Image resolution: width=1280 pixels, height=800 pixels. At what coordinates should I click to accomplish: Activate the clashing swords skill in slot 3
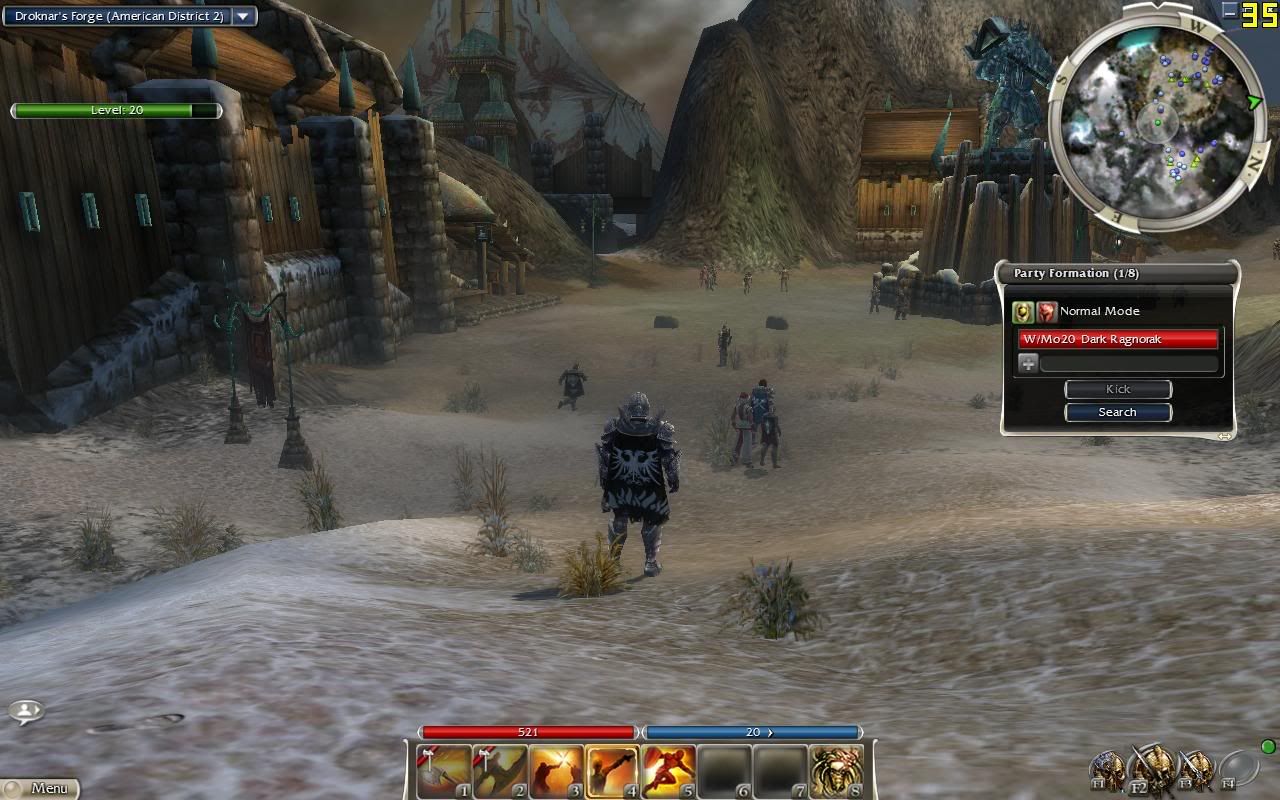556,772
